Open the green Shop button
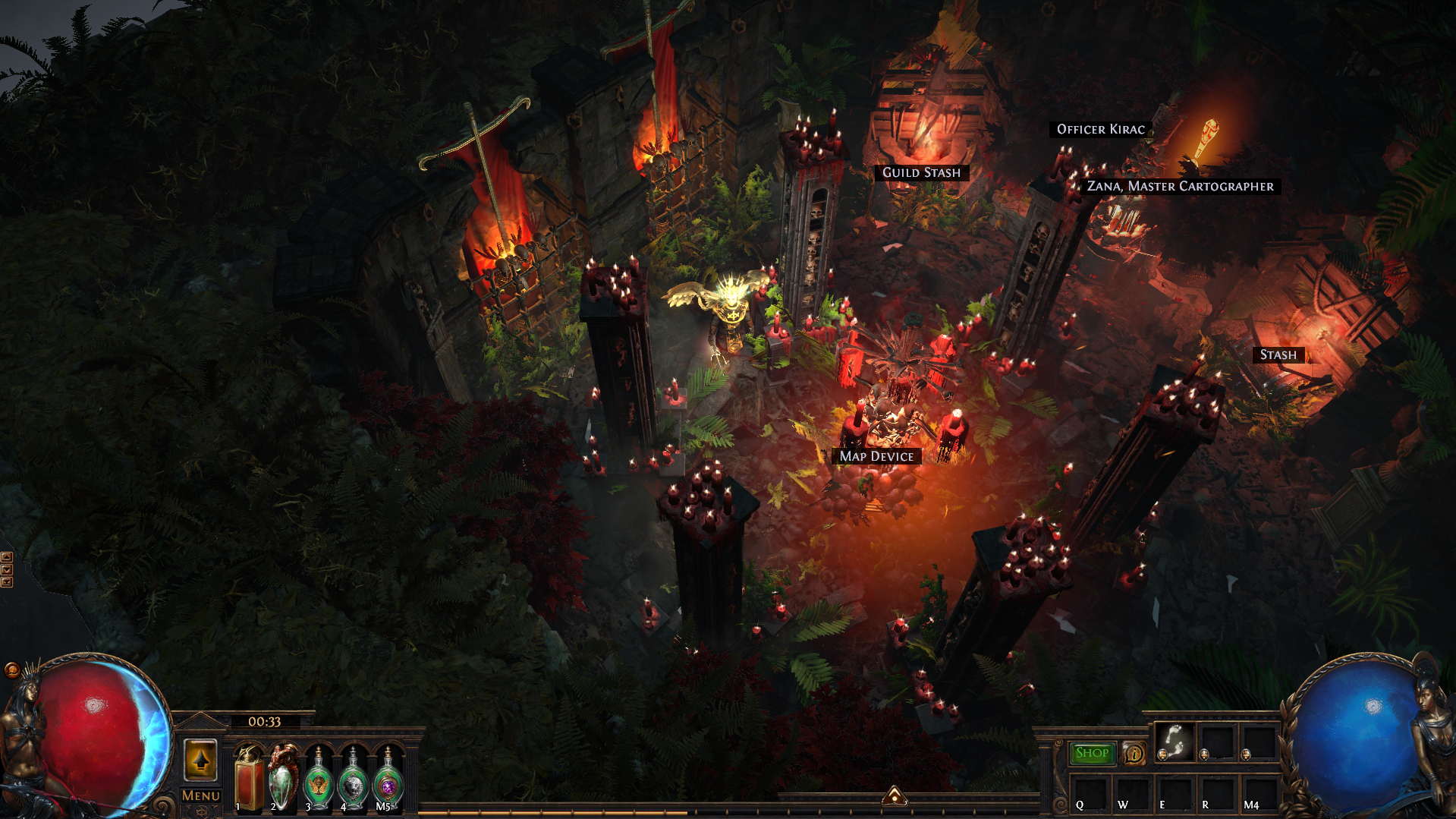 coord(1092,753)
